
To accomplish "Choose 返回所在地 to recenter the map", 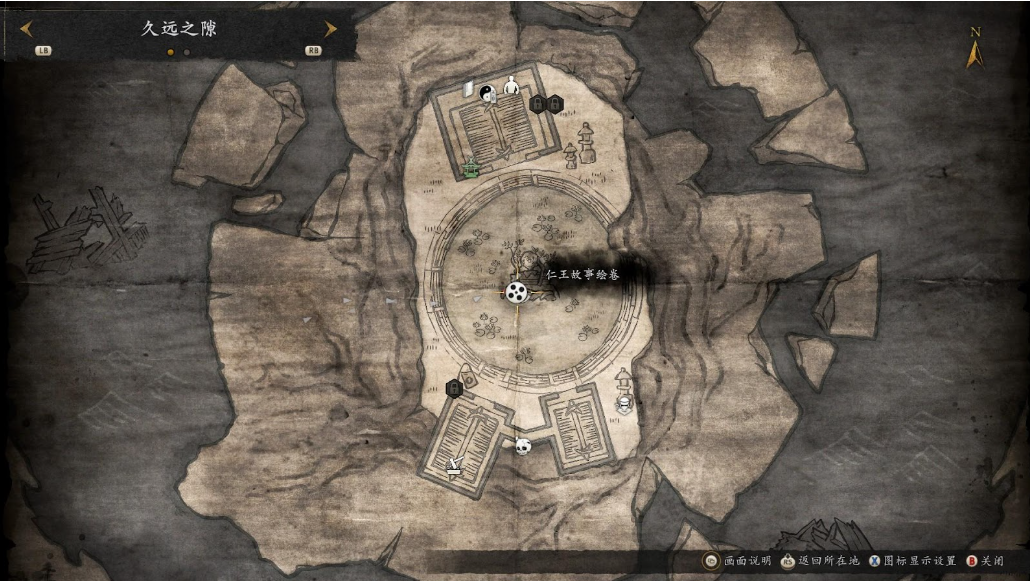I will [x=818, y=561].
